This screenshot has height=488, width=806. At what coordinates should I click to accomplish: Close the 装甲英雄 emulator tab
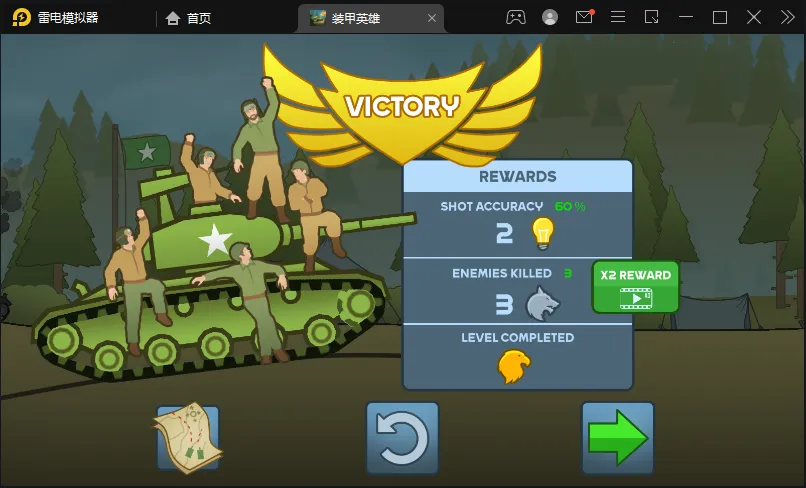click(x=432, y=18)
